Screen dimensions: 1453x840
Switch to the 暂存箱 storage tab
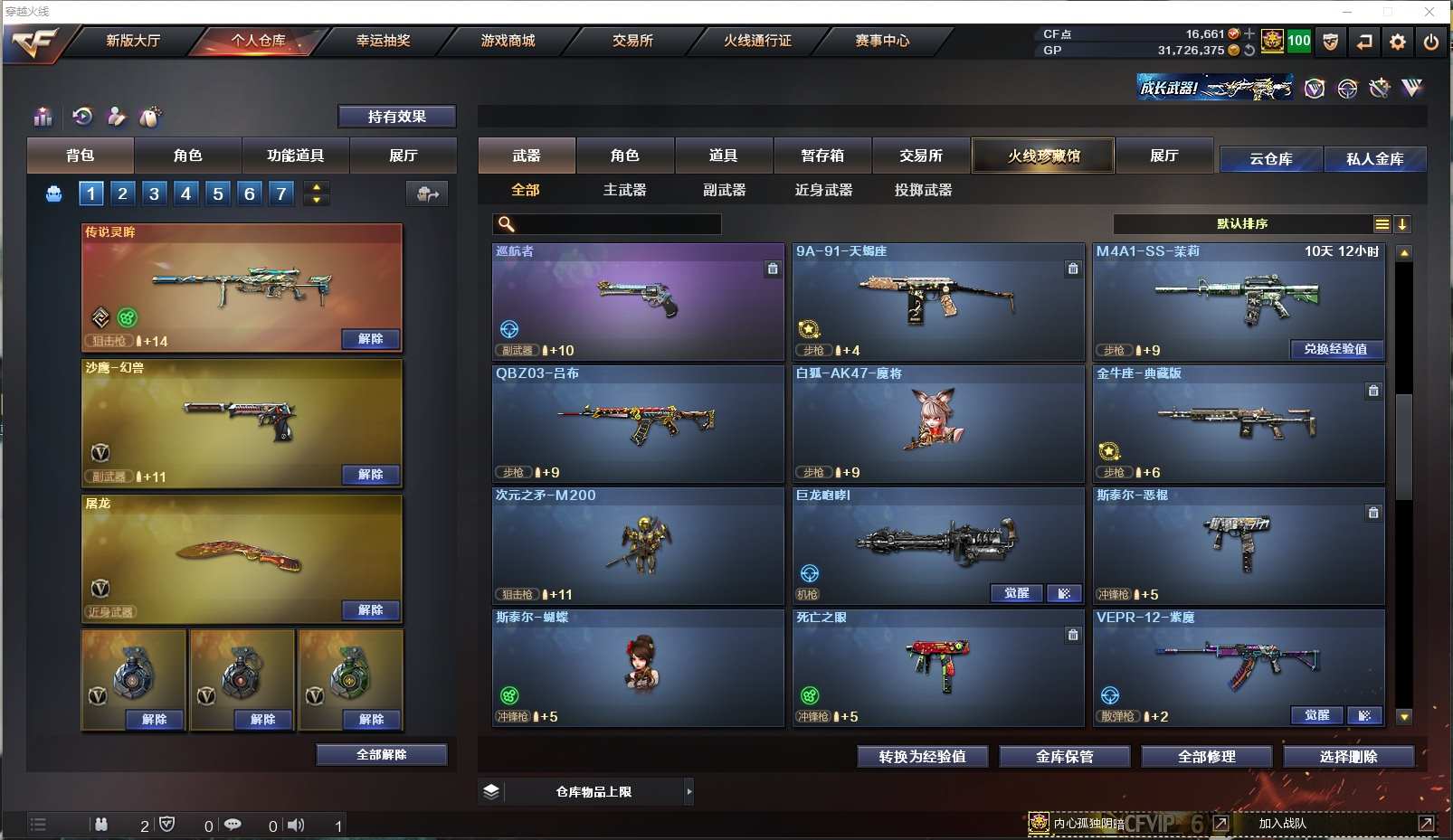(821, 156)
